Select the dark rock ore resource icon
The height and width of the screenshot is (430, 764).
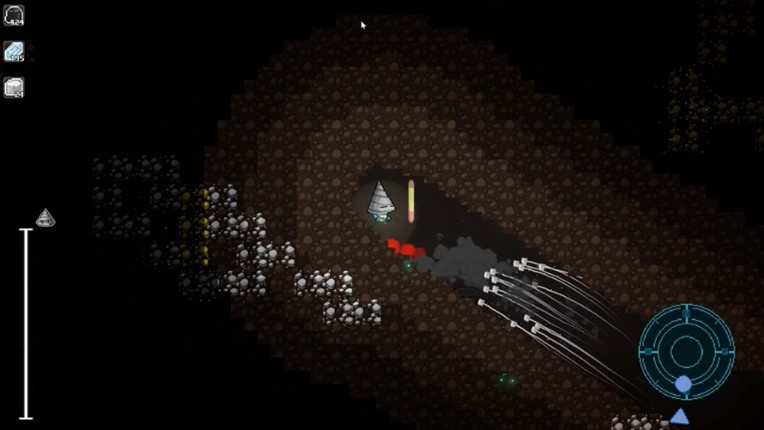tap(14, 15)
